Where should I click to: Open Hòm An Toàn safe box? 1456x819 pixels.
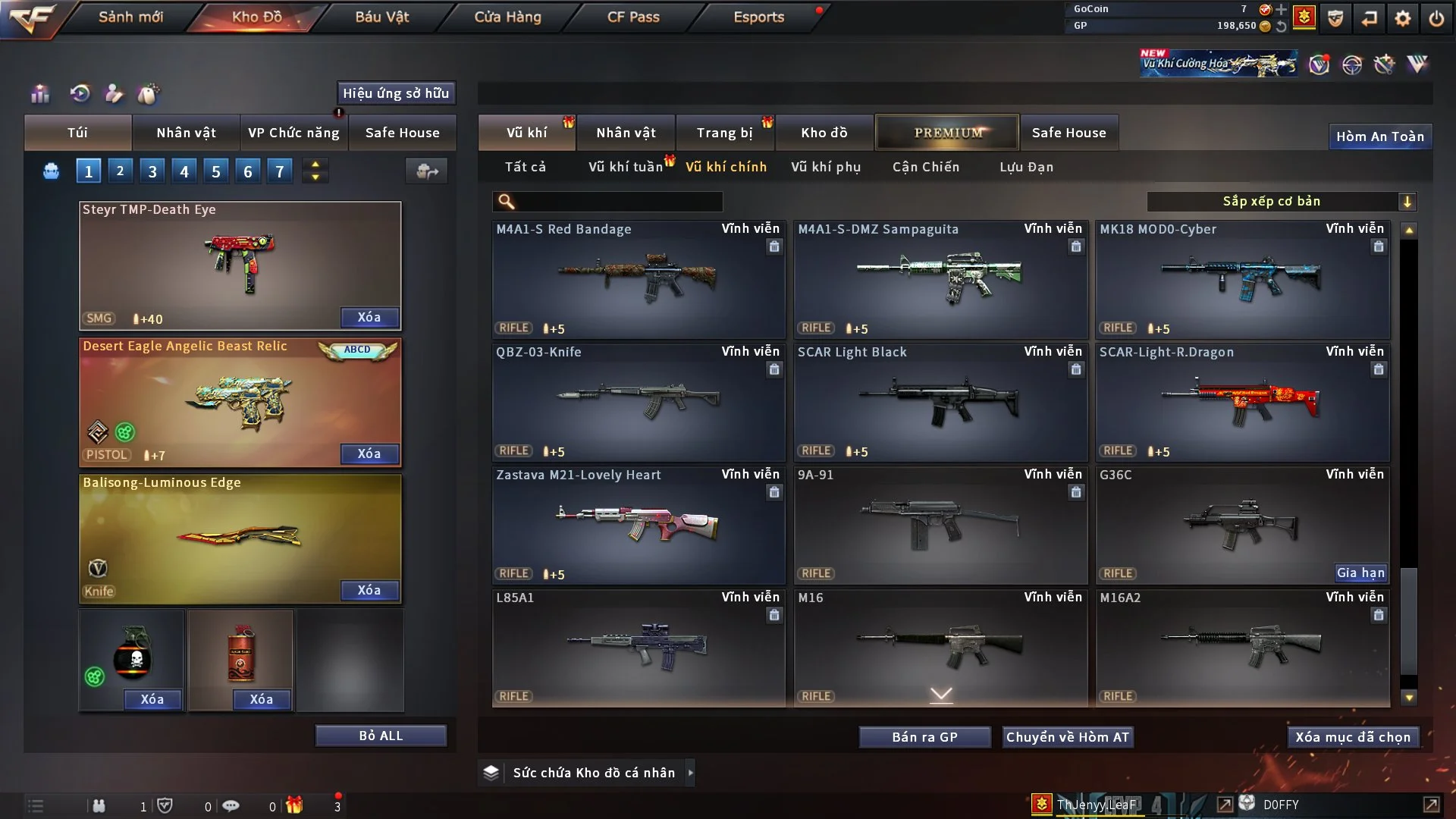tap(1379, 136)
